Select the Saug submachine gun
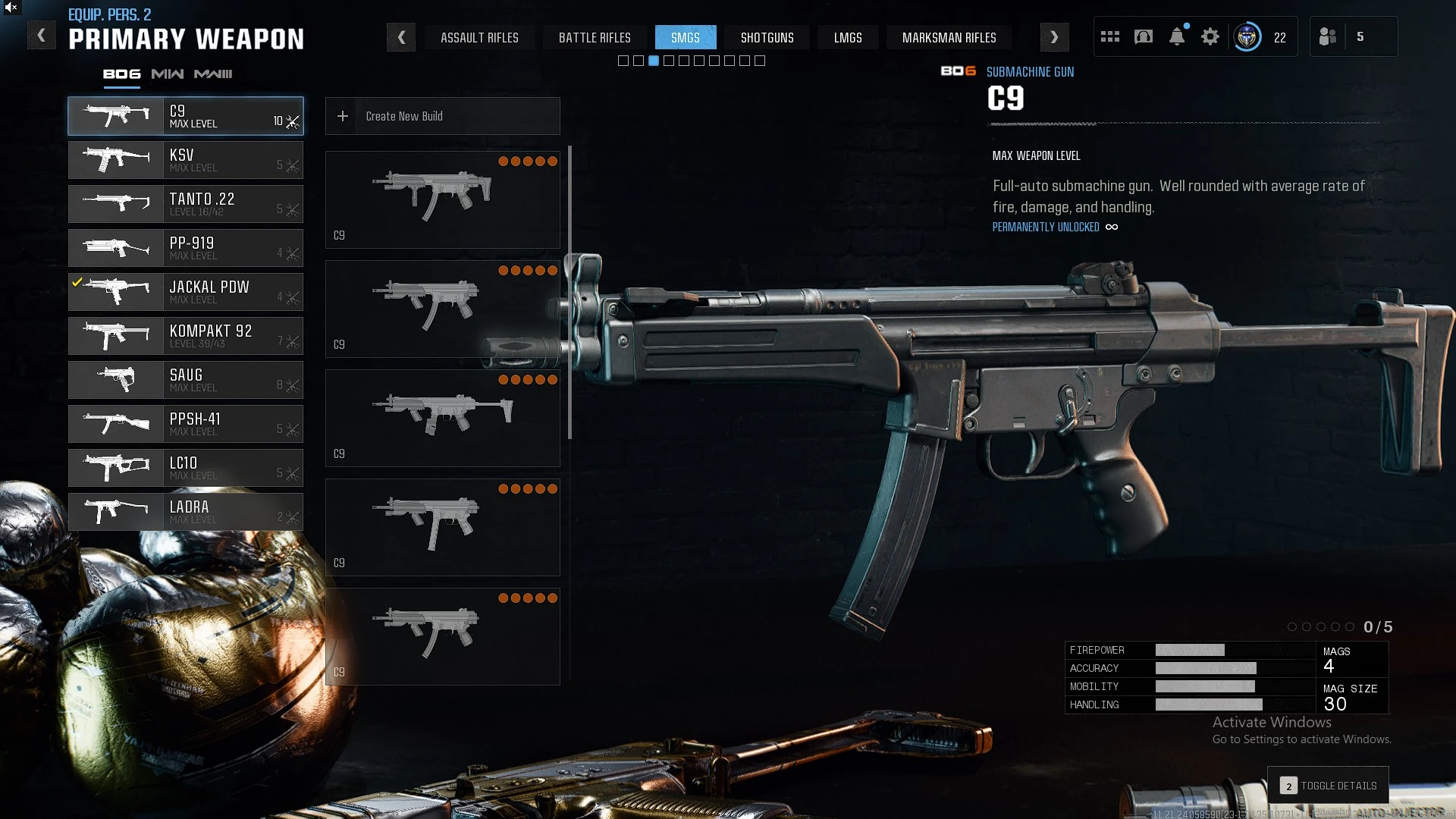This screenshot has height=819, width=1456. click(x=186, y=380)
